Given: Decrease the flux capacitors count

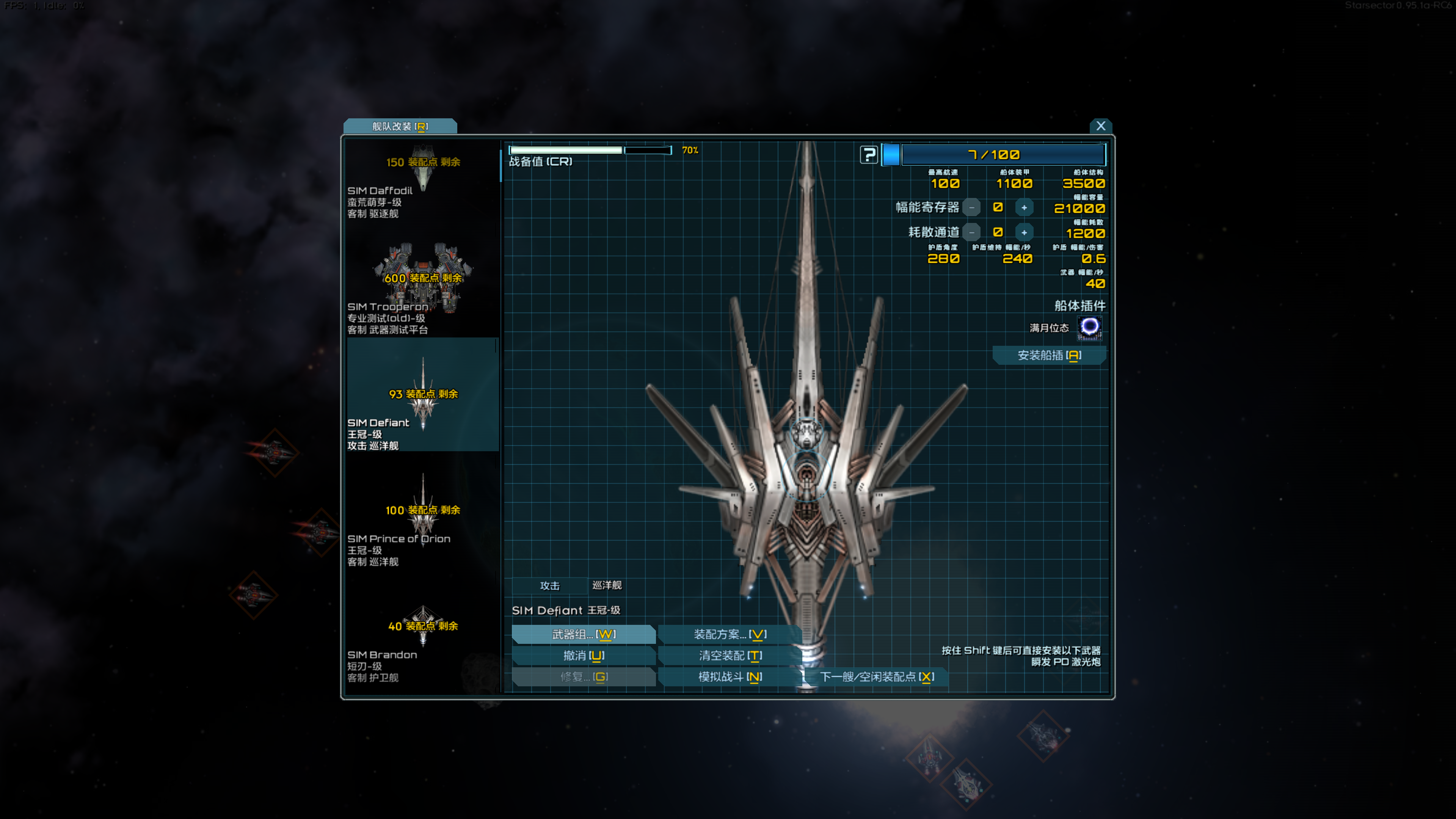Looking at the screenshot, I should tap(971, 207).
